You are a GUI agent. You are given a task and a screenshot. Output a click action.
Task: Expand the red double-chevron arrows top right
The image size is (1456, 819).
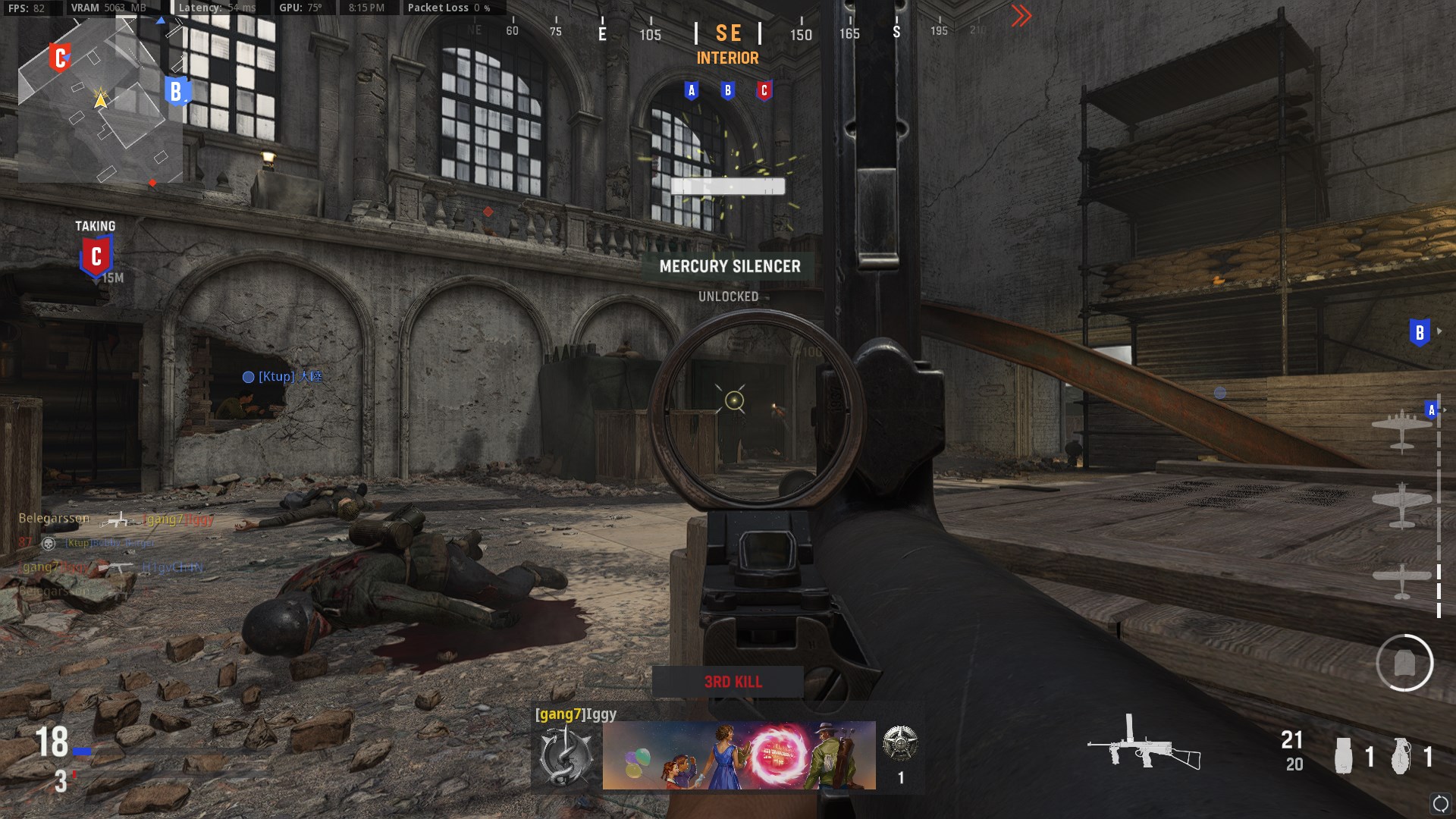(x=1023, y=14)
